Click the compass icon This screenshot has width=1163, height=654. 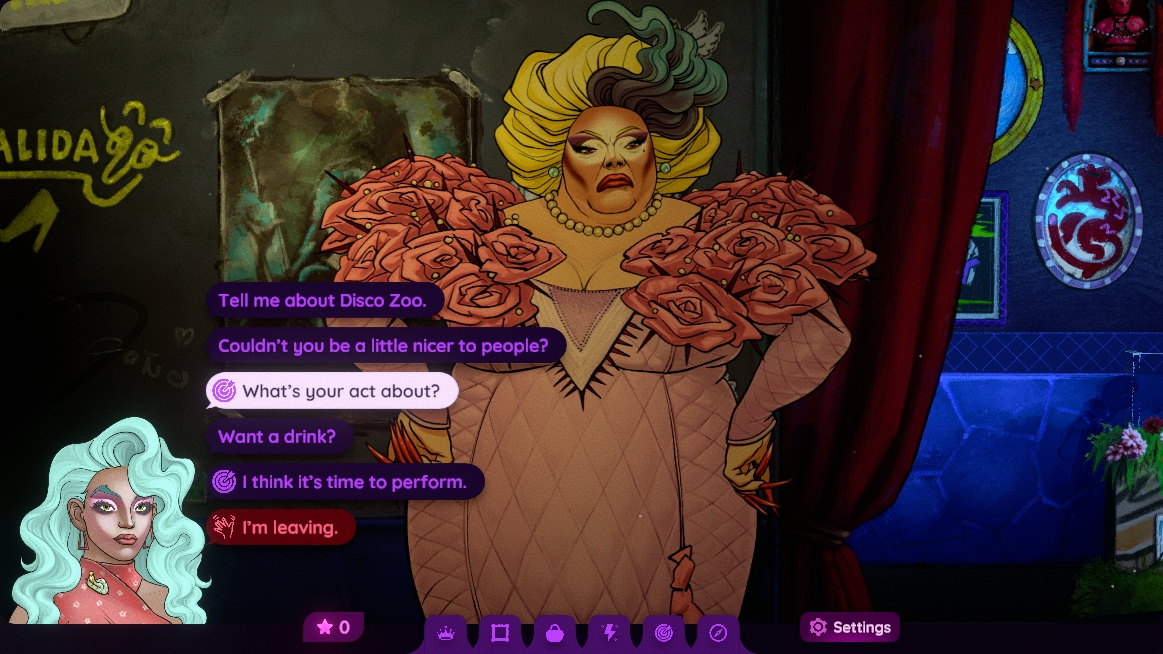718,632
